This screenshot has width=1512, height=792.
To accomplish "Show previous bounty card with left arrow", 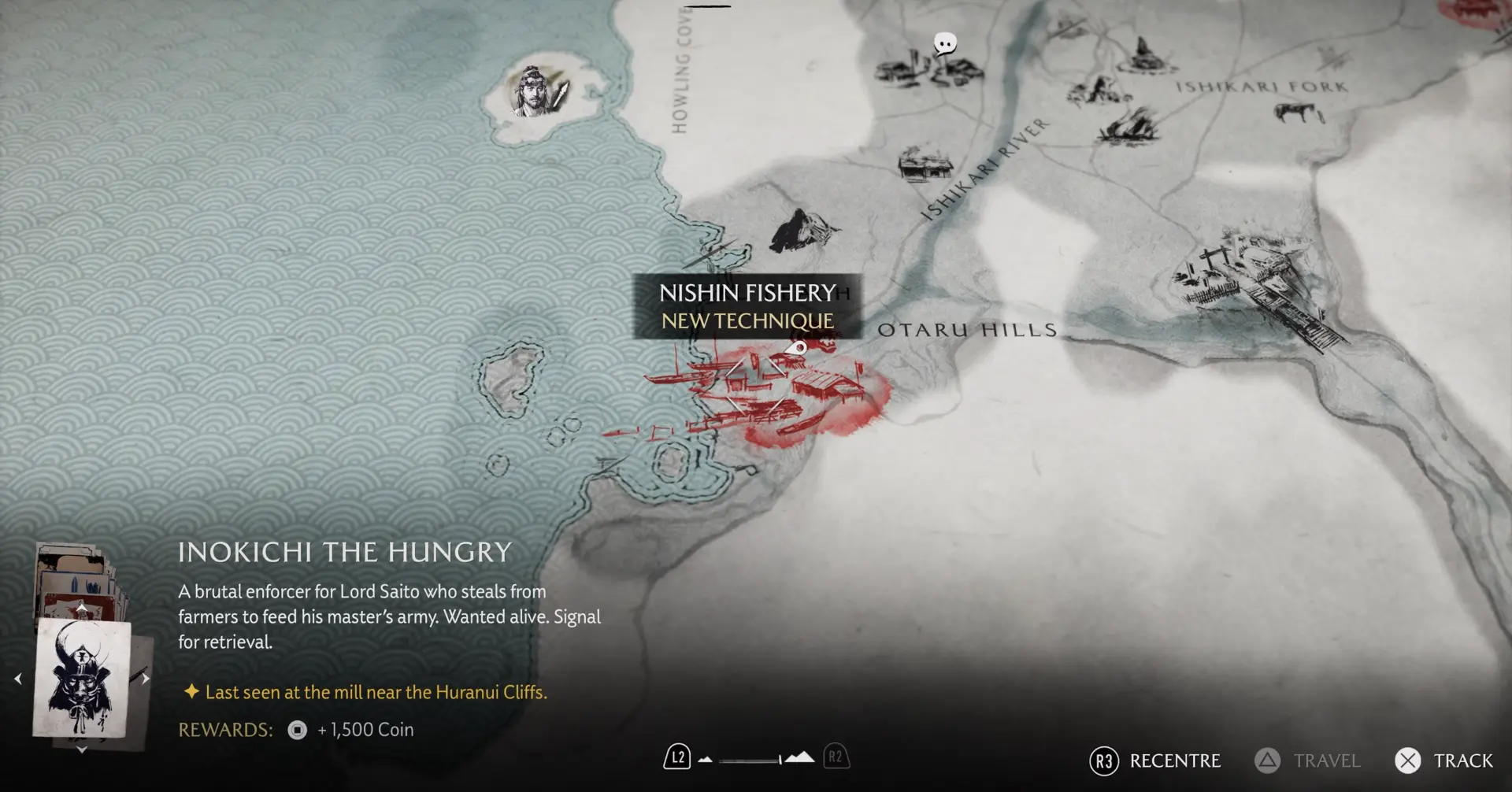I will click(x=17, y=679).
